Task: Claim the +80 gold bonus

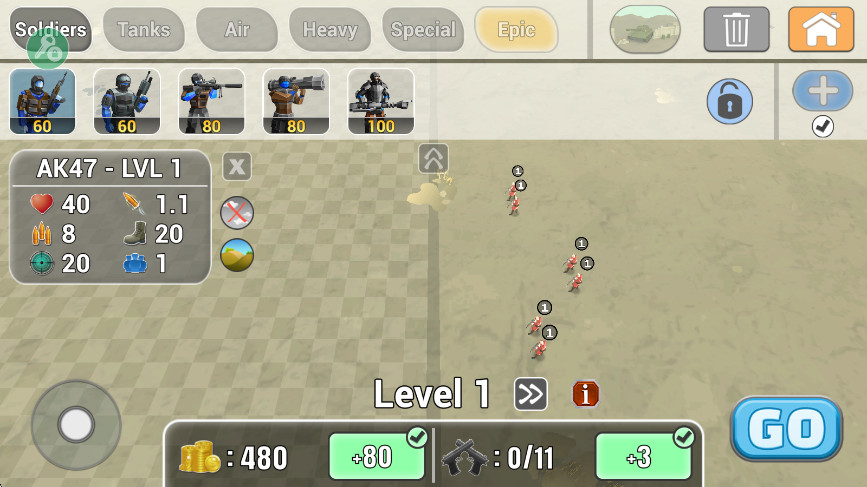Action: pyautogui.click(x=377, y=457)
